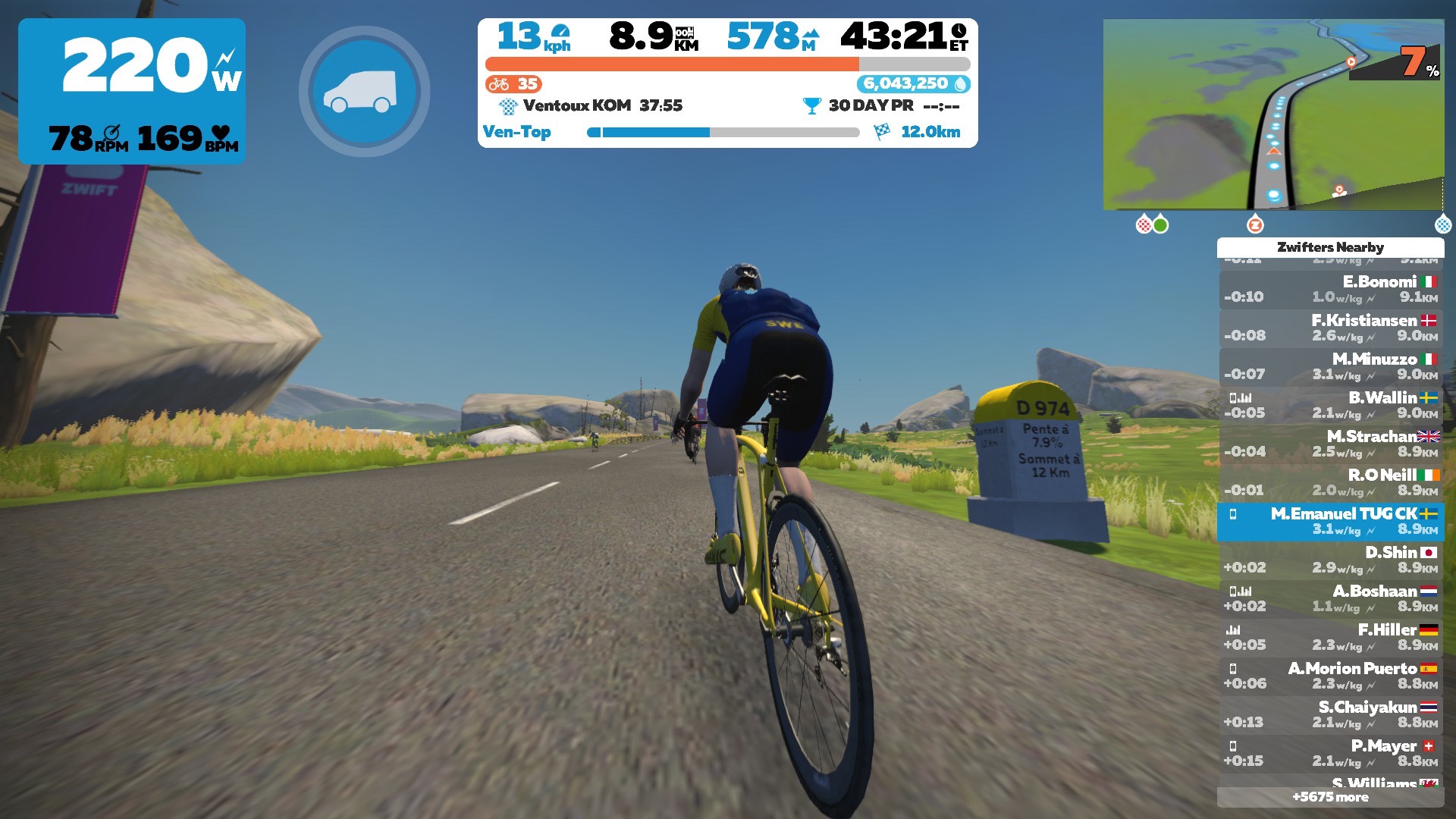Image resolution: width=1456 pixels, height=819 pixels.
Task: Click S.Chaiyakun's row
Action: coord(1330,715)
